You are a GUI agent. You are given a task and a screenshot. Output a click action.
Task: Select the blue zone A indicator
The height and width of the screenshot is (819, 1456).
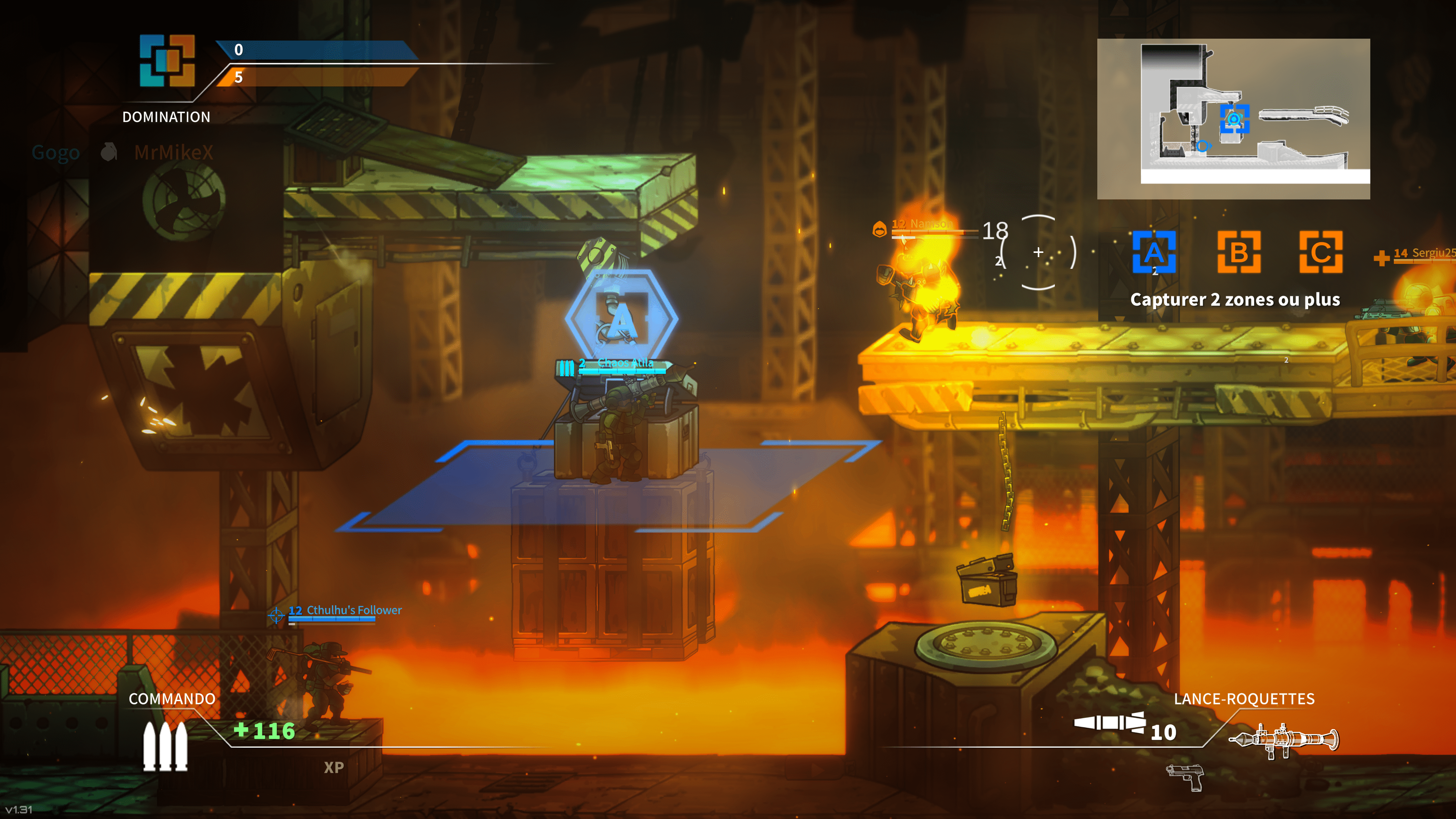click(x=1154, y=252)
